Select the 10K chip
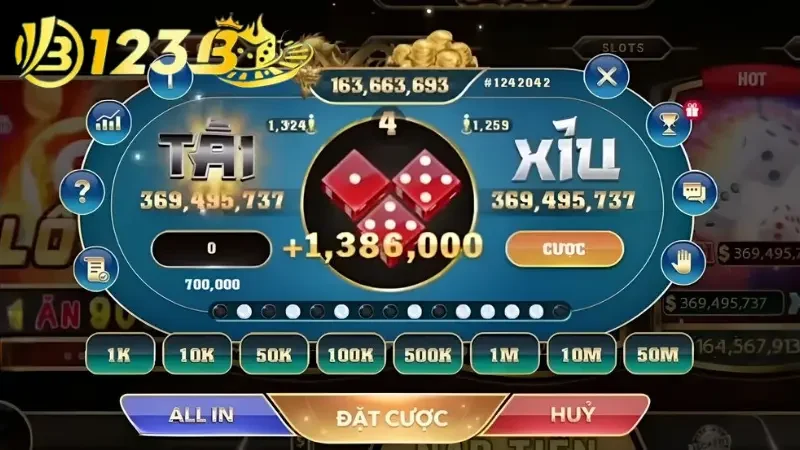The width and height of the screenshot is (800, 450). 195,353
